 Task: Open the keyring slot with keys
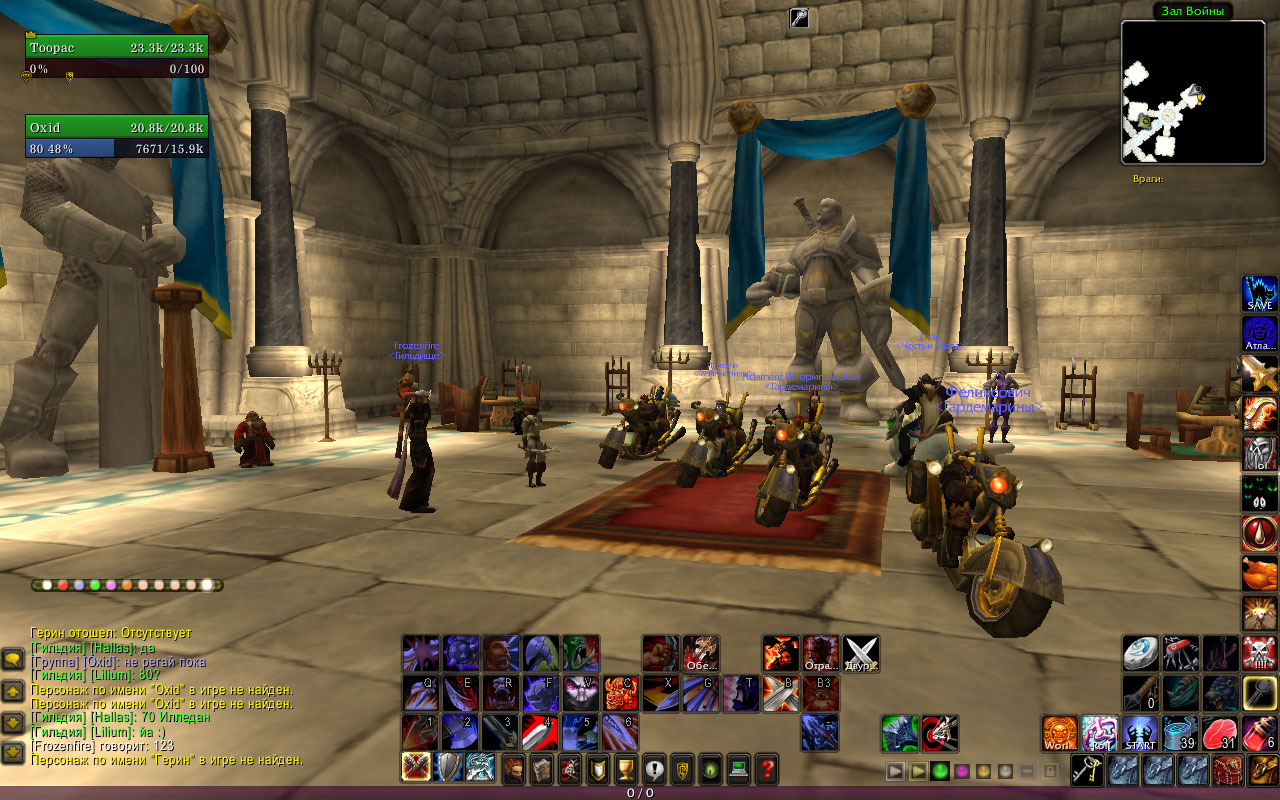[1087, 769]
